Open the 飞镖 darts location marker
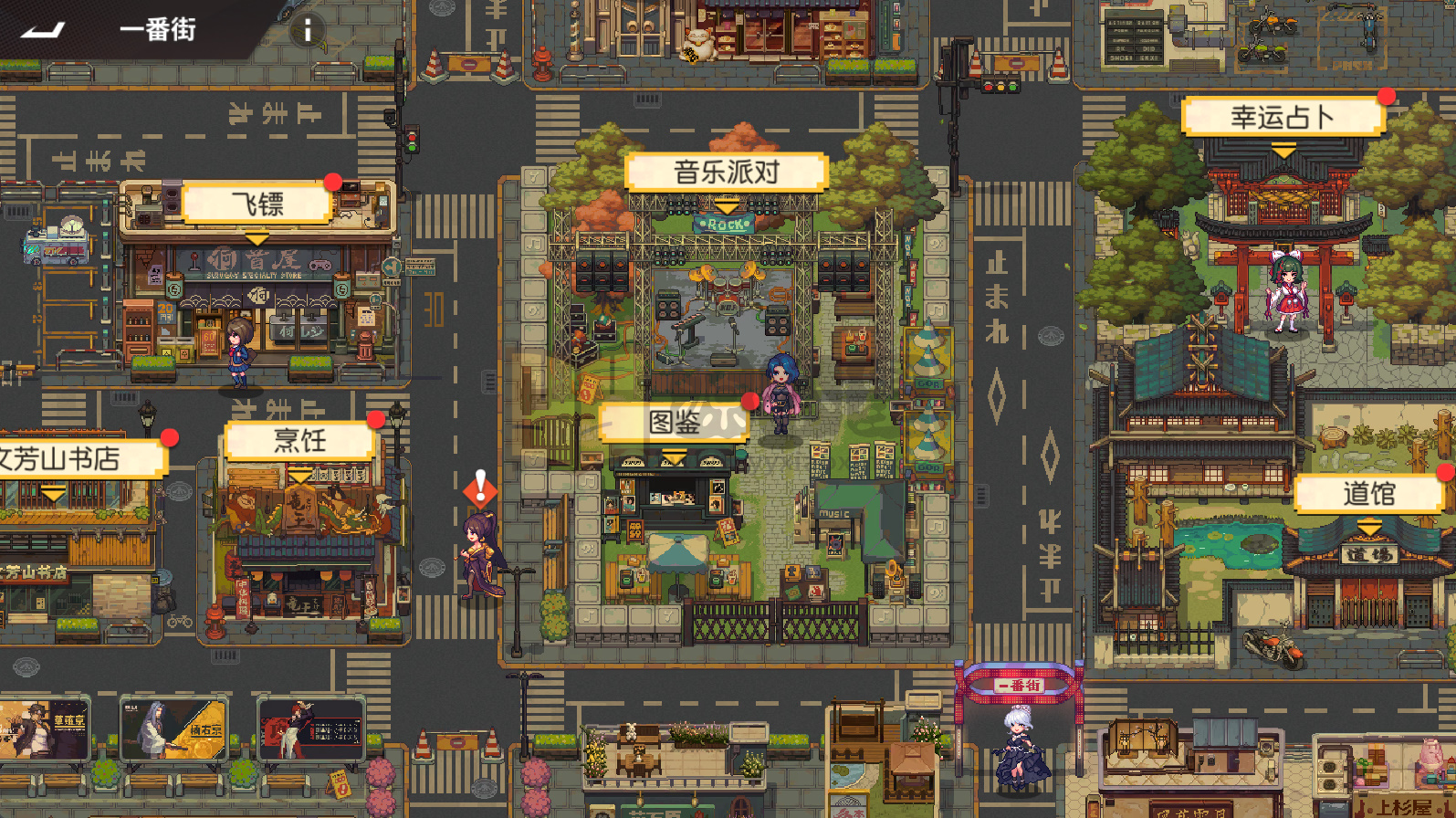 [x=257, y=204]
